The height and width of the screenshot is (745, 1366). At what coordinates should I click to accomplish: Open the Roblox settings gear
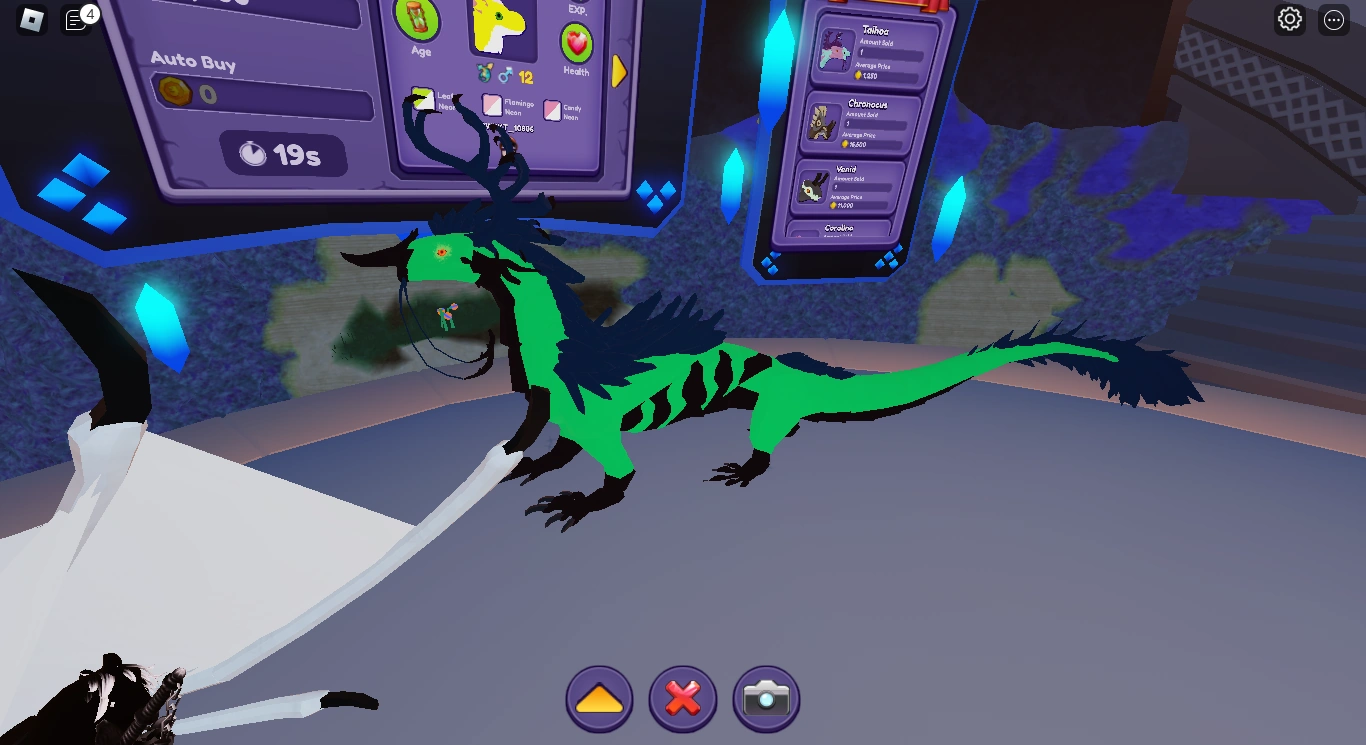point(1289,20)
